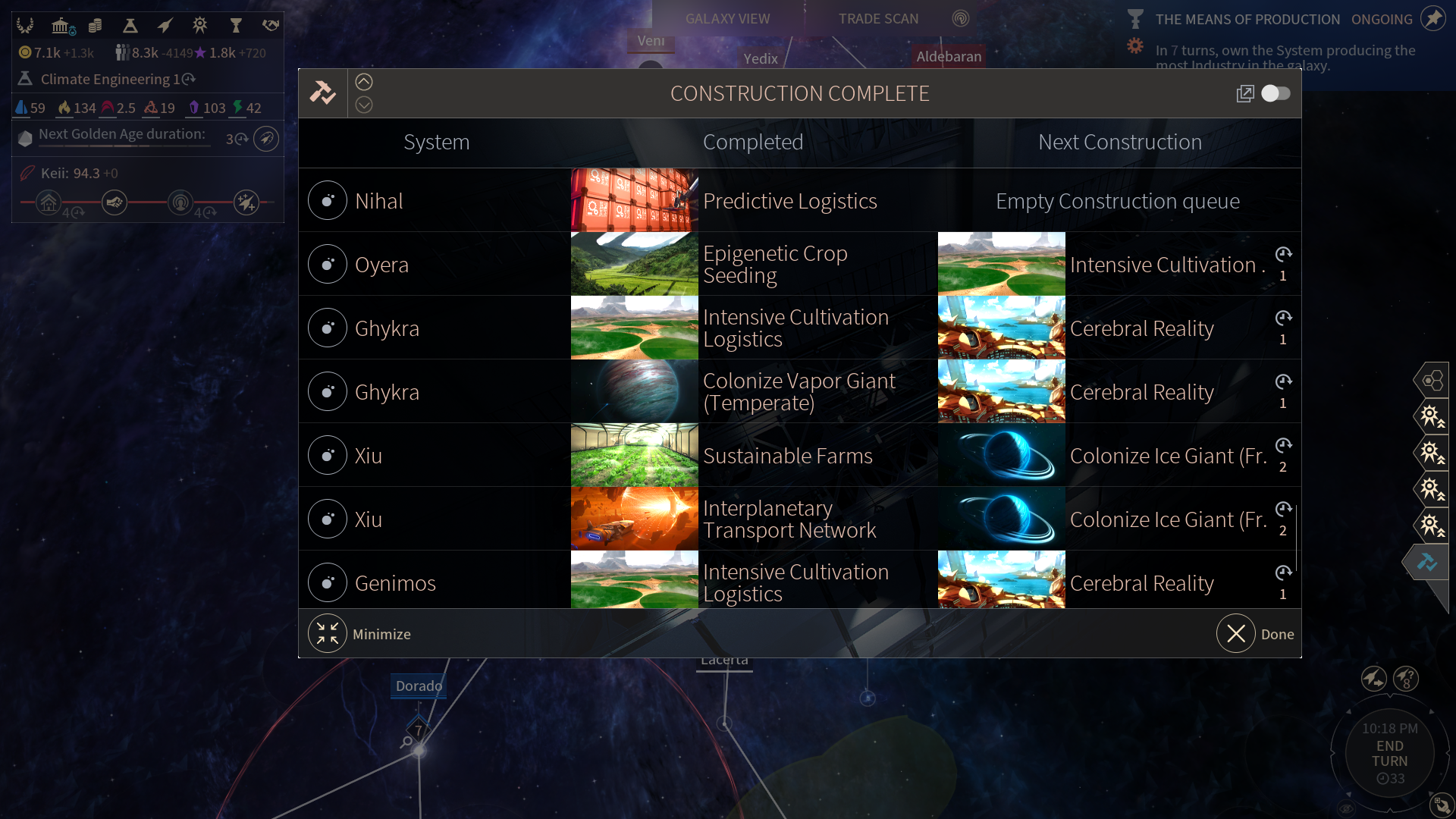The image size is (1456, 819).
Task: View the Predictive Logistics completed thumbnail
Action: pyautogui.click(x=634, y=200)
